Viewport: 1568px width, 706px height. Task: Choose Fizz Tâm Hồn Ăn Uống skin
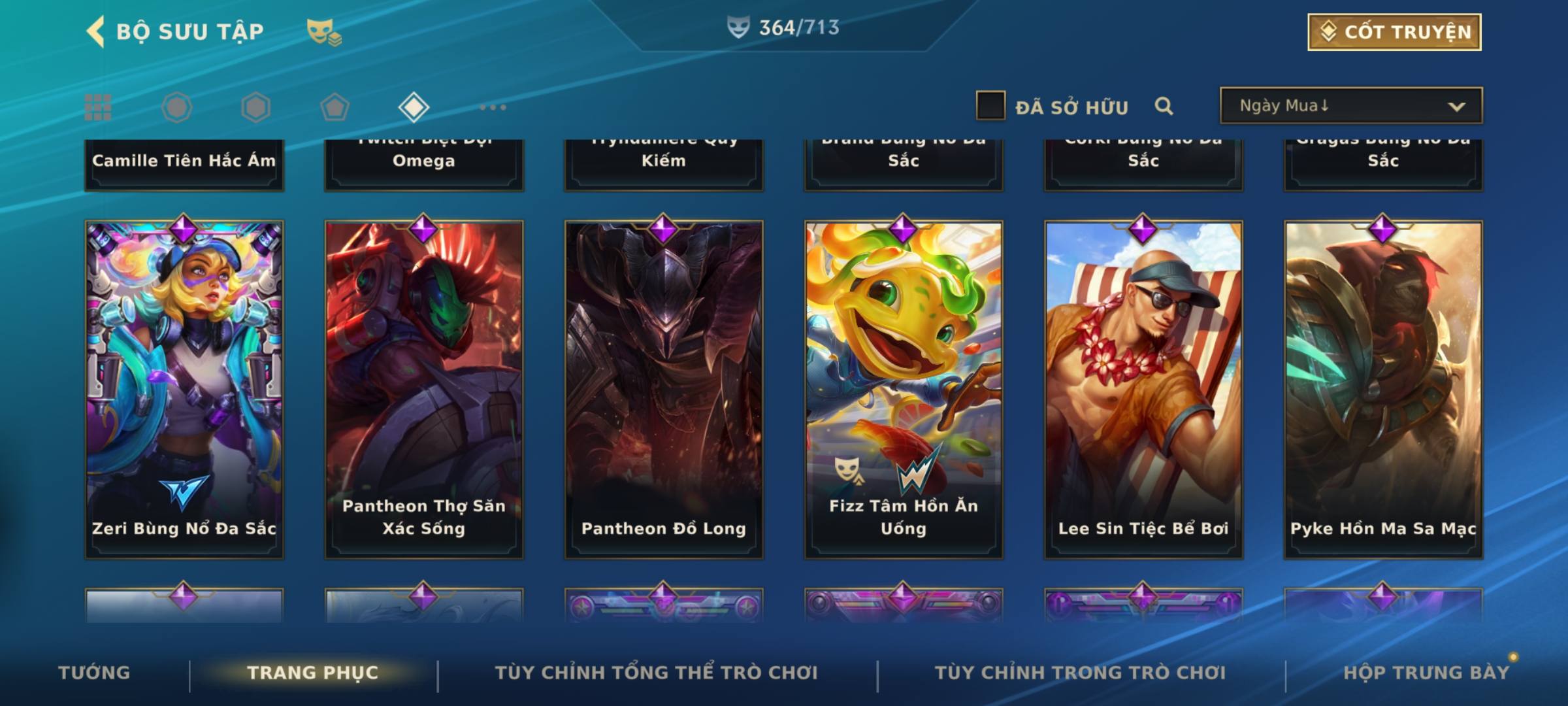click(904, 389)
